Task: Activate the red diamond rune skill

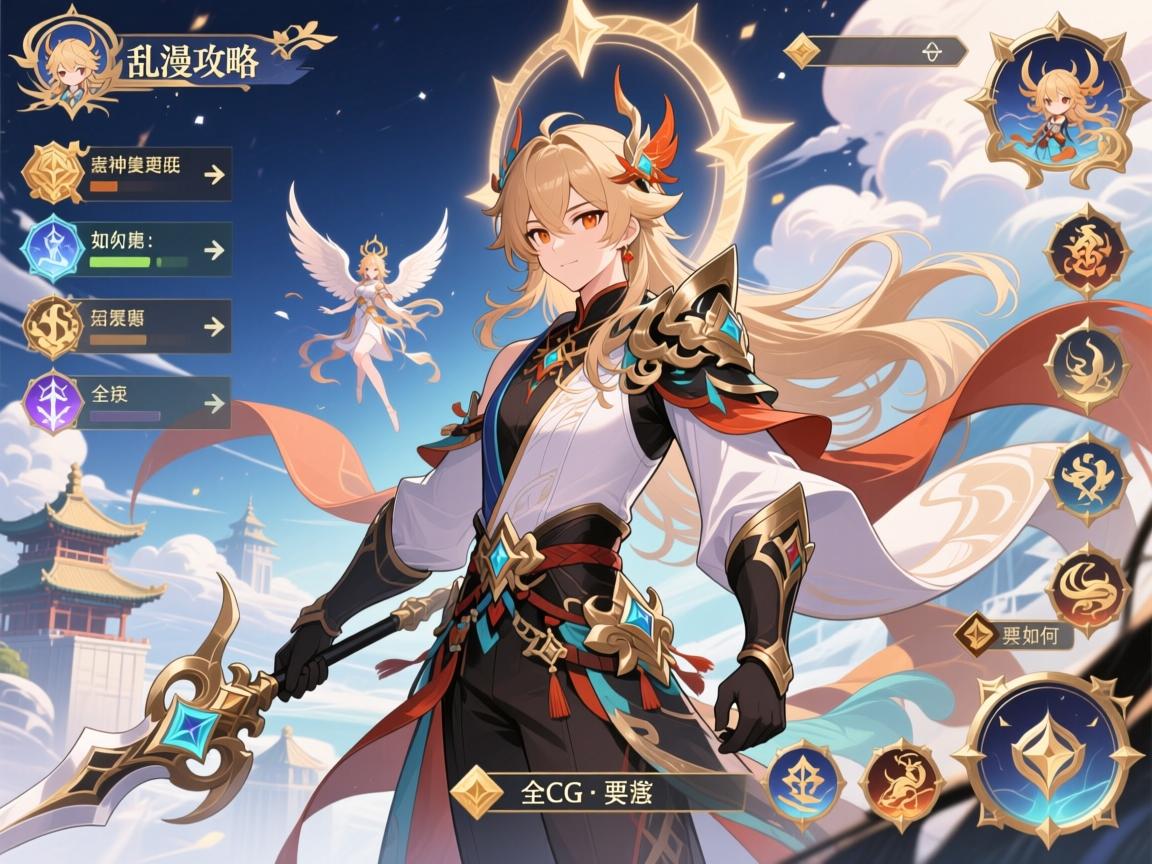Action: 1086,250
